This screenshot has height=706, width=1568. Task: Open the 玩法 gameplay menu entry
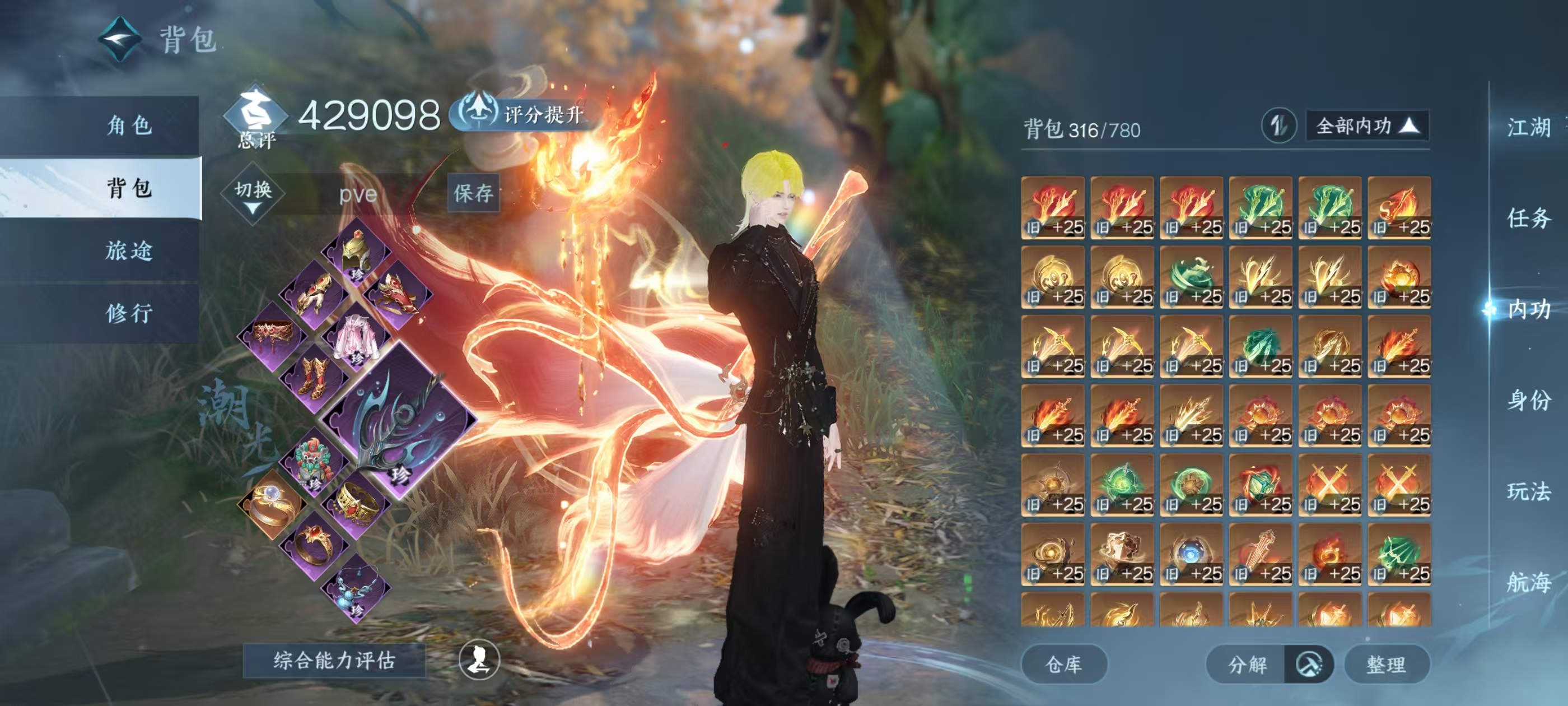point(1528,491)
